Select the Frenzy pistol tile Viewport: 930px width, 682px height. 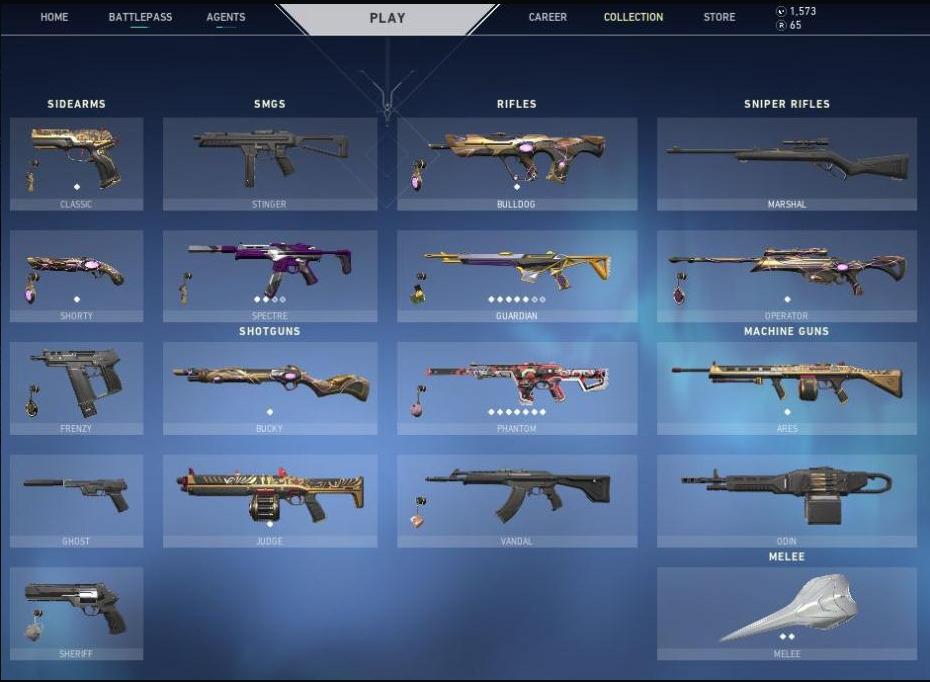(76, 388)
